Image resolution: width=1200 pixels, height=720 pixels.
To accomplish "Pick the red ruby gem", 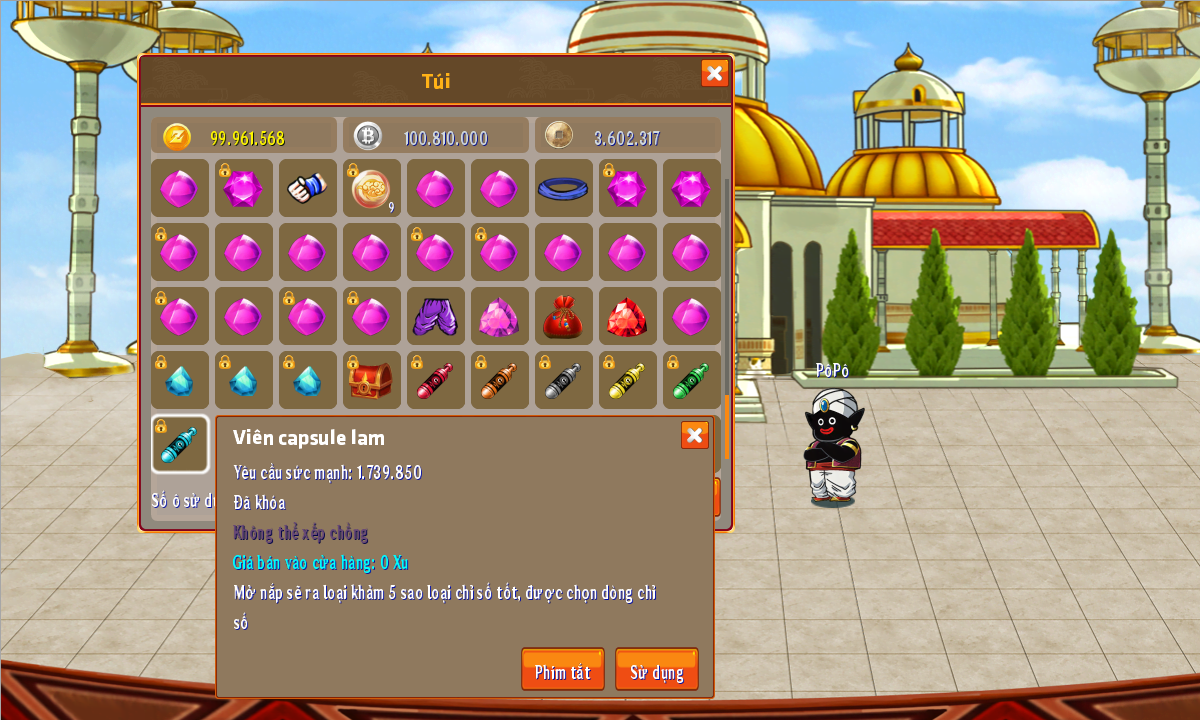I will point(627,316).
